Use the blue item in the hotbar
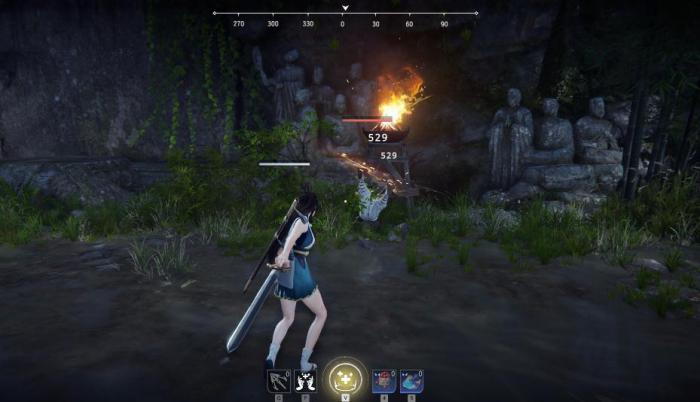The height and width of the screenshot is (402, 700). (411, 380)
